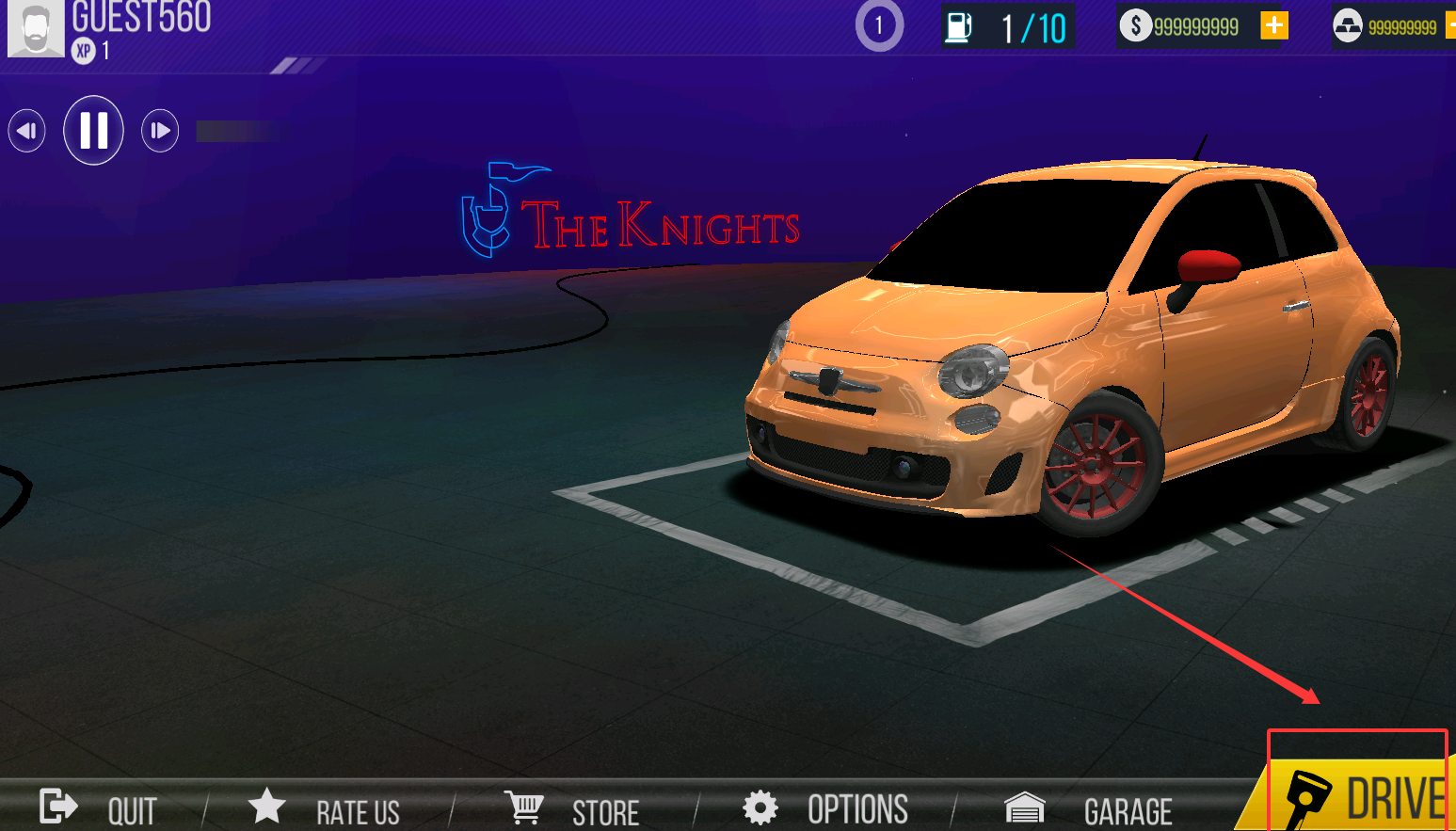
Task: Skip to the previous music track
Action: (26, 131)
